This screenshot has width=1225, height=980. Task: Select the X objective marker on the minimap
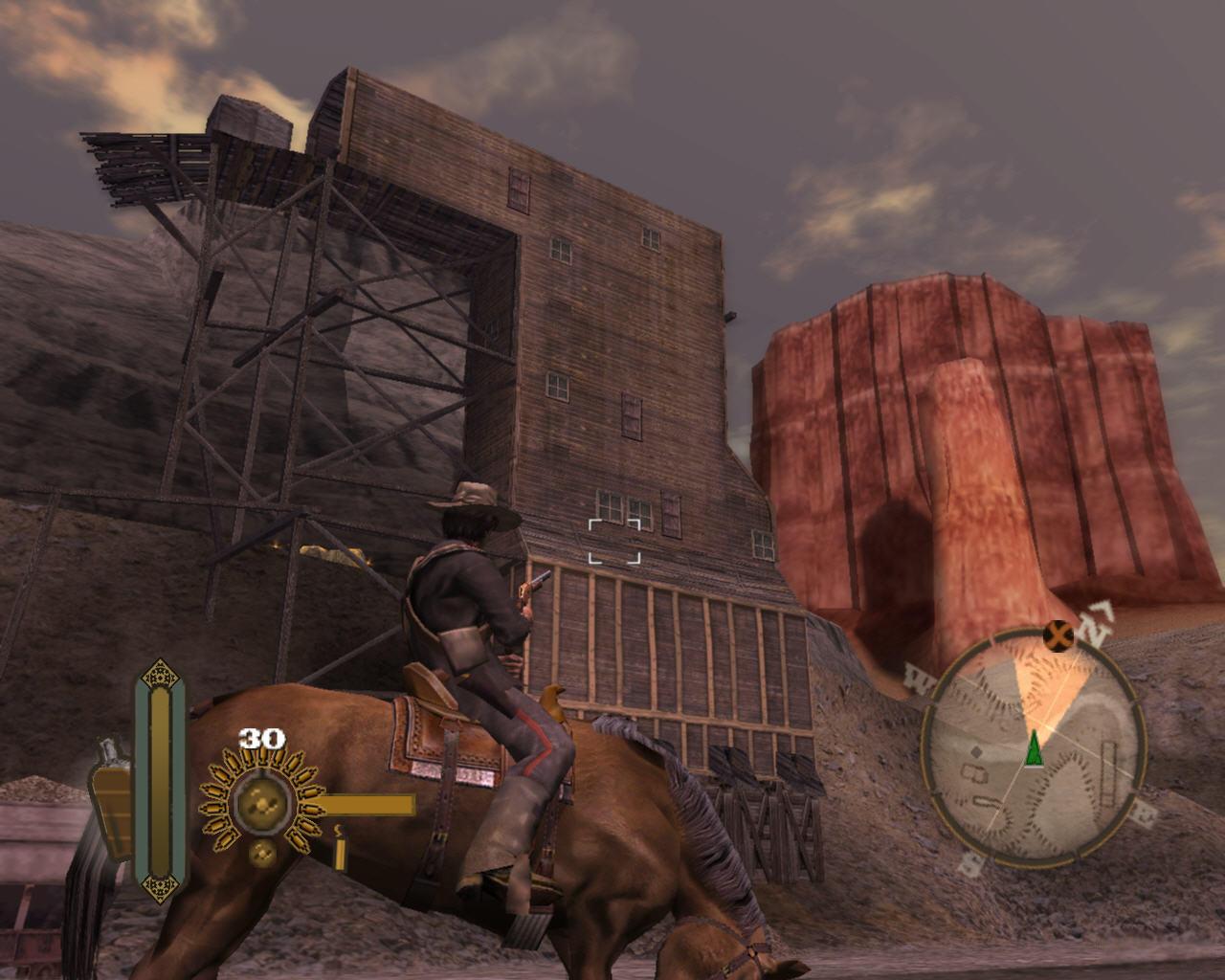(1058, 634)
